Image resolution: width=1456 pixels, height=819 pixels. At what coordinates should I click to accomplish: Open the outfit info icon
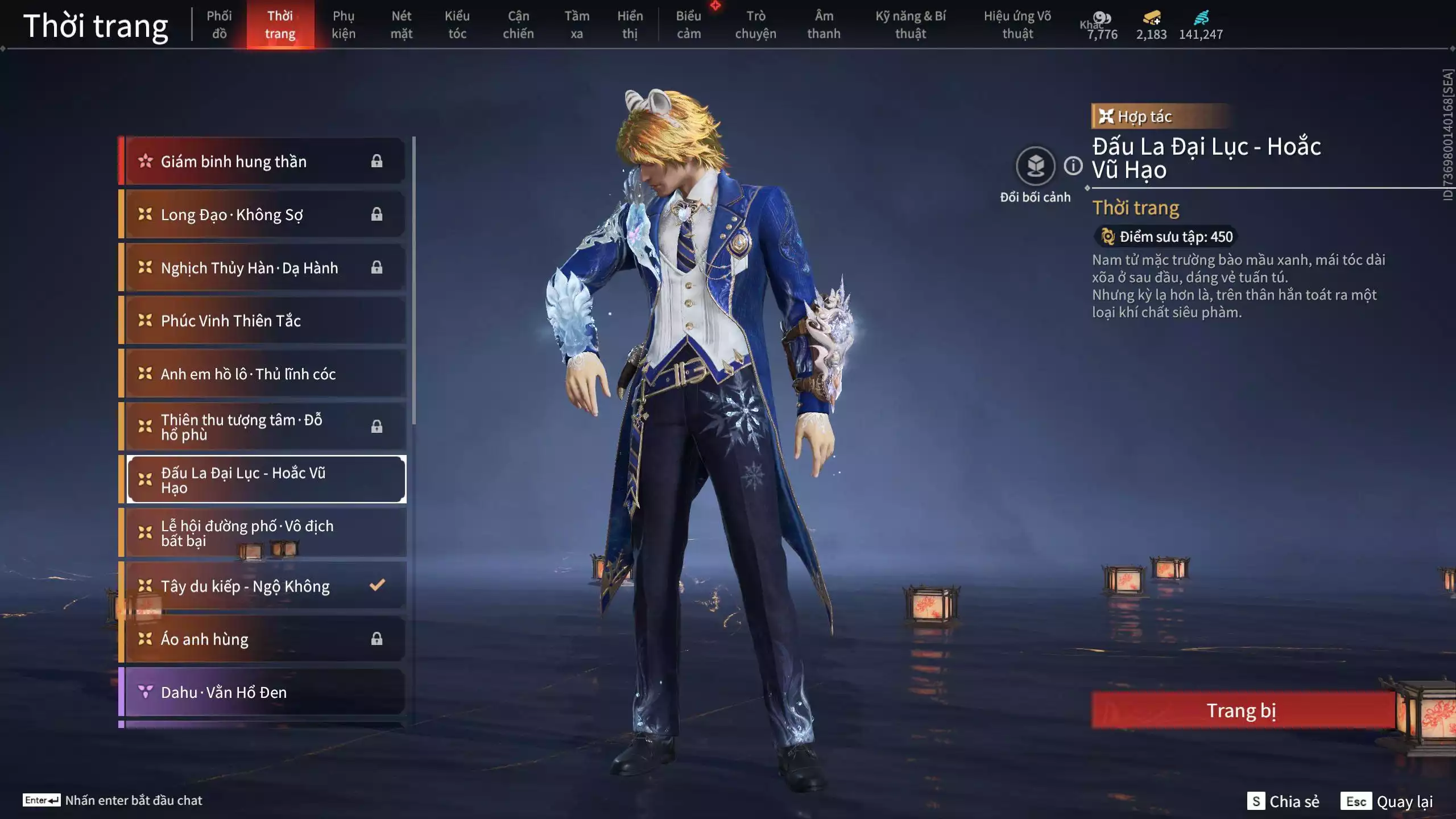click(1073, 166)
